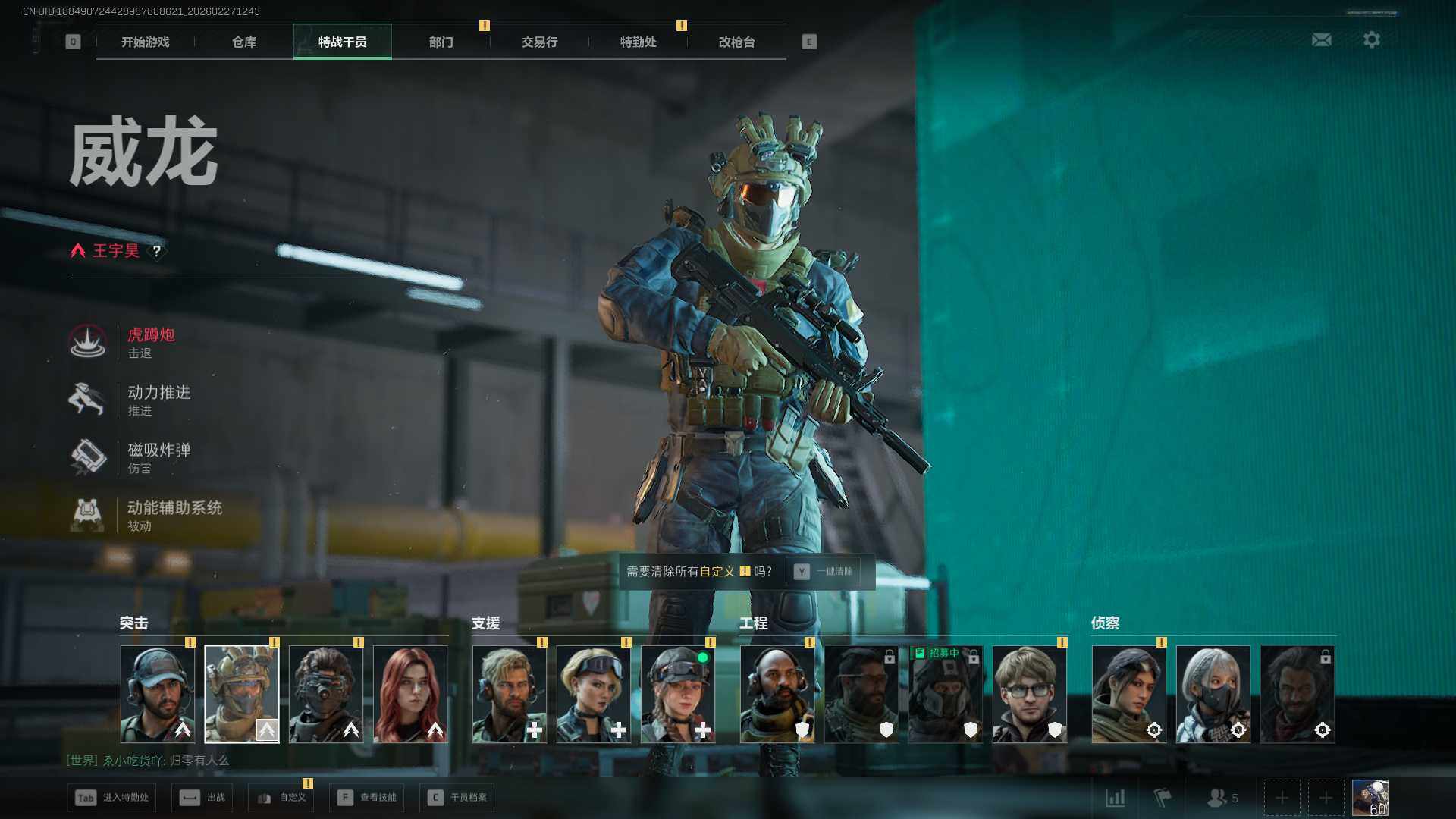Open settings via the gear icon
Viewport: 1456px width, 819px height.
[1372, 39]
